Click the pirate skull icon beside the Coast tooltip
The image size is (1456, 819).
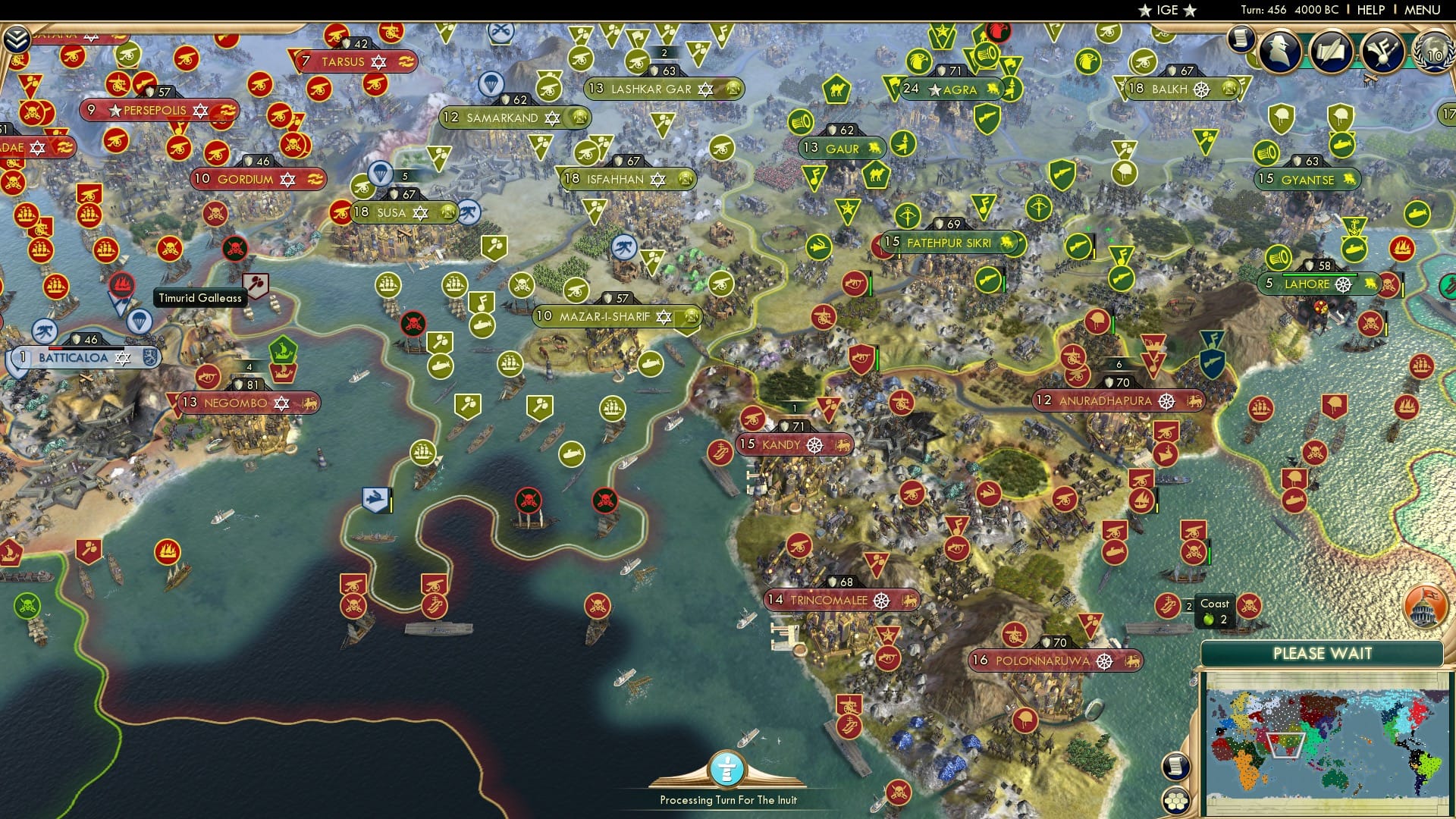pyautogui.click(x=1250, y=607)
